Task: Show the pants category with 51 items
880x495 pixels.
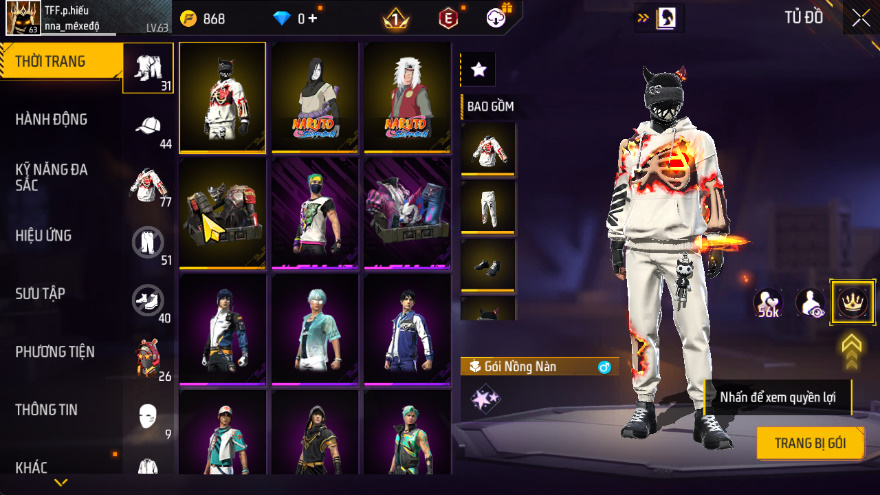Action: tap(148, 243)
